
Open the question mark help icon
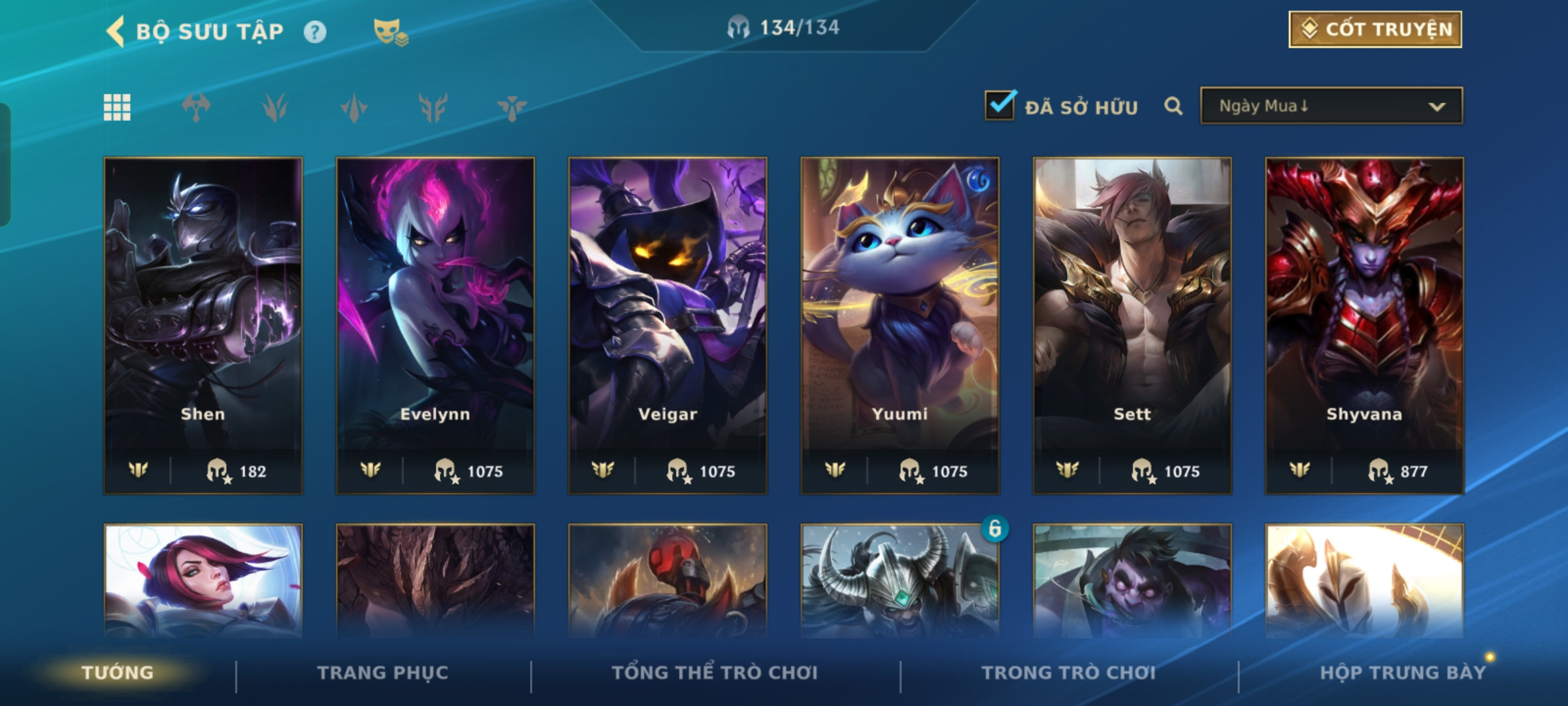(x=315, y=32)
